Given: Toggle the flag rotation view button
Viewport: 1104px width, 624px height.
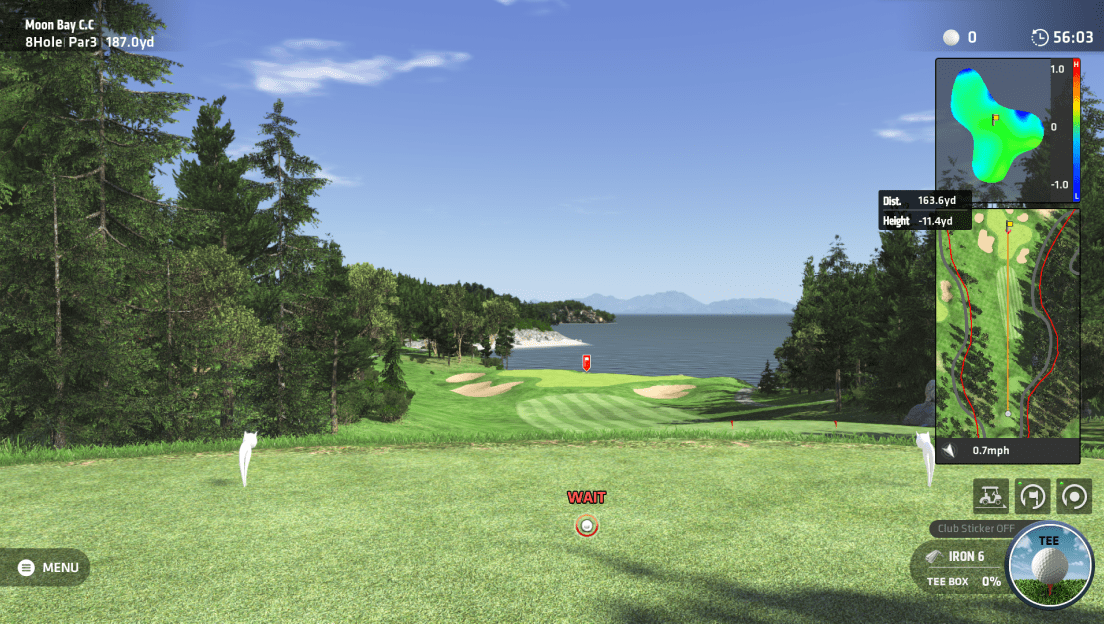Looking at the screenshot, I should [1032, 494].
